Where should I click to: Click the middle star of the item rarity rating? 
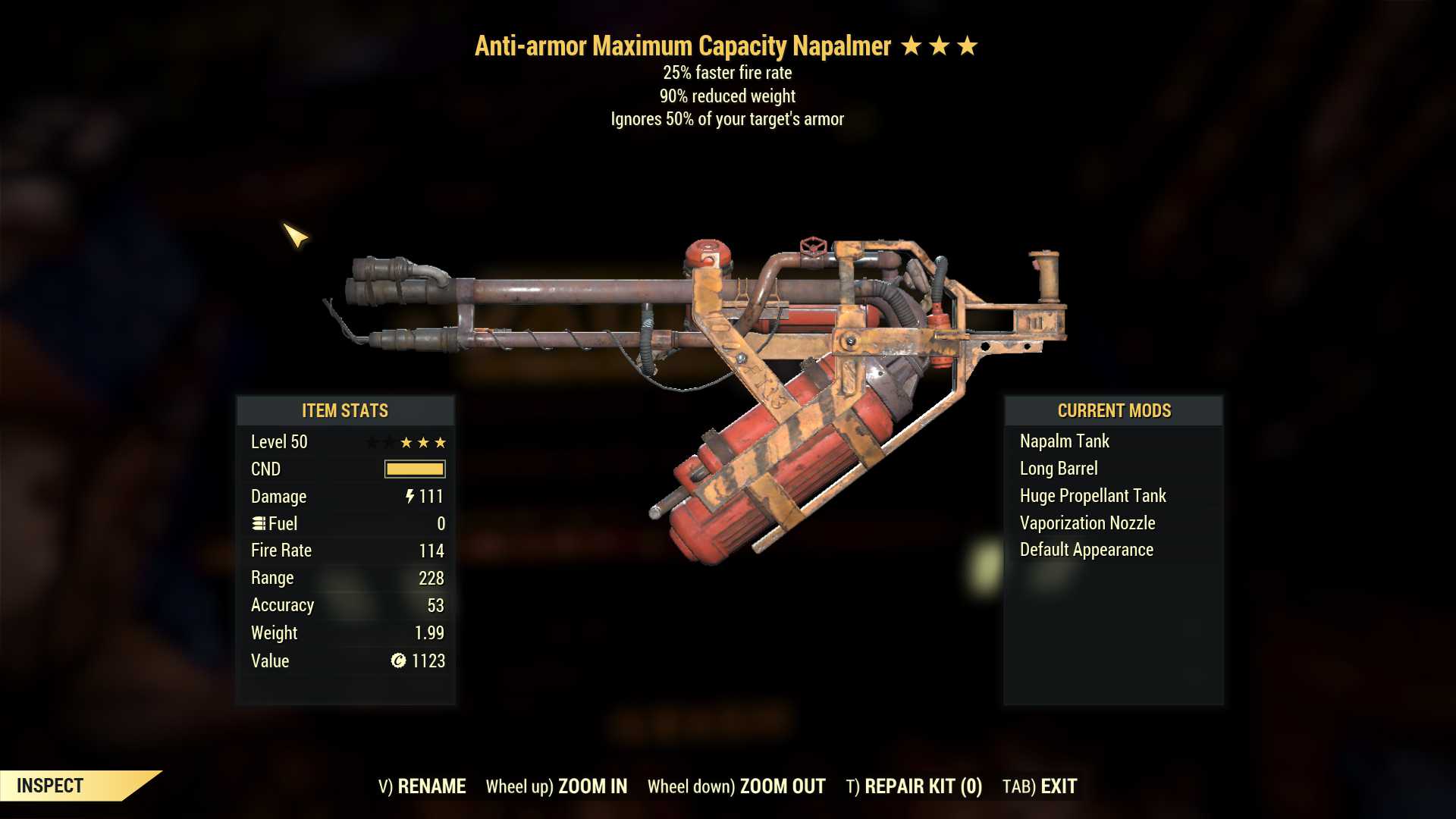(x=941, y=45)
